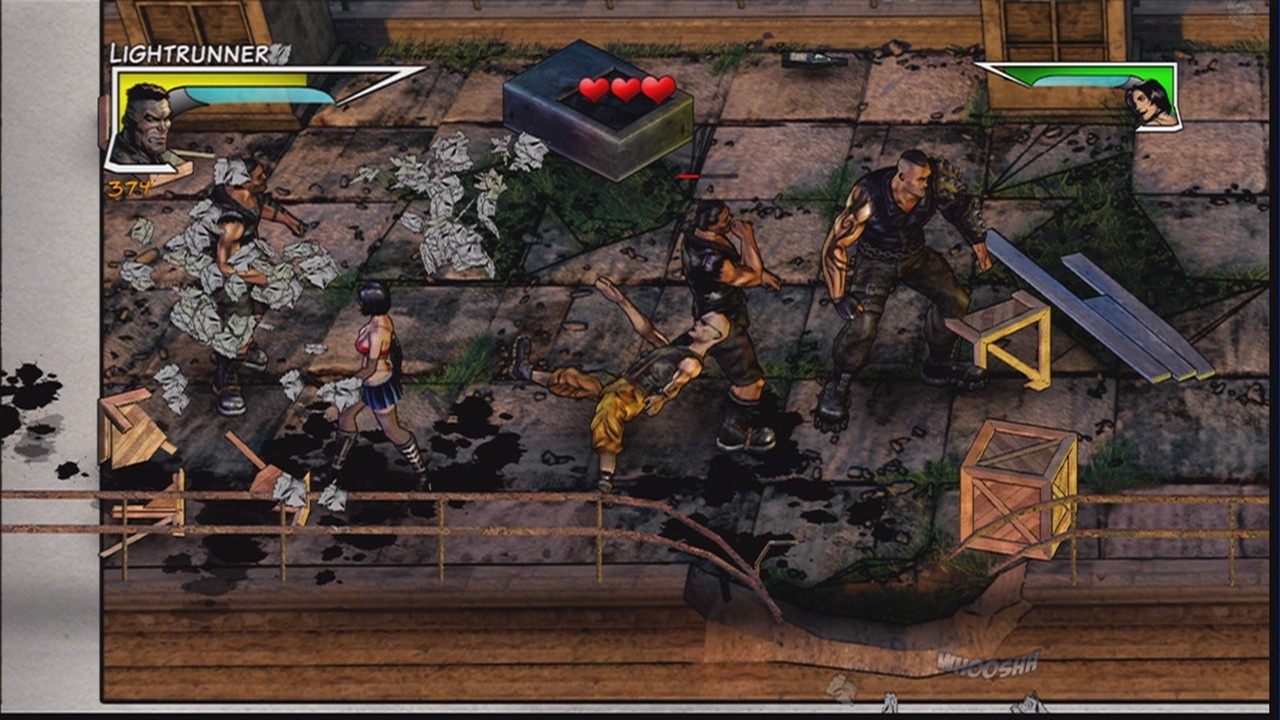This screenshot has width=1280, height=720.
Task: Click the second heart icon
Action: click(x=625, y=87)
